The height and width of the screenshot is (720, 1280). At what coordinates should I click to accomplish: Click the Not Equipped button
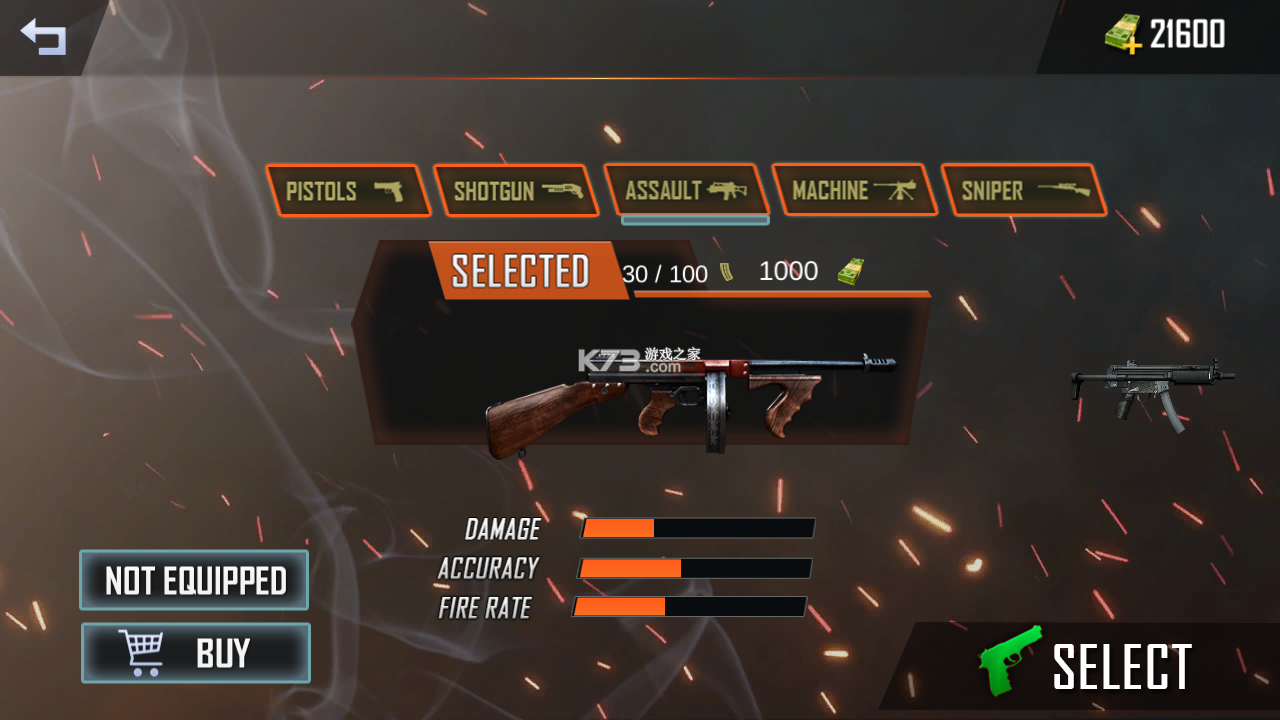pos(194,580)
